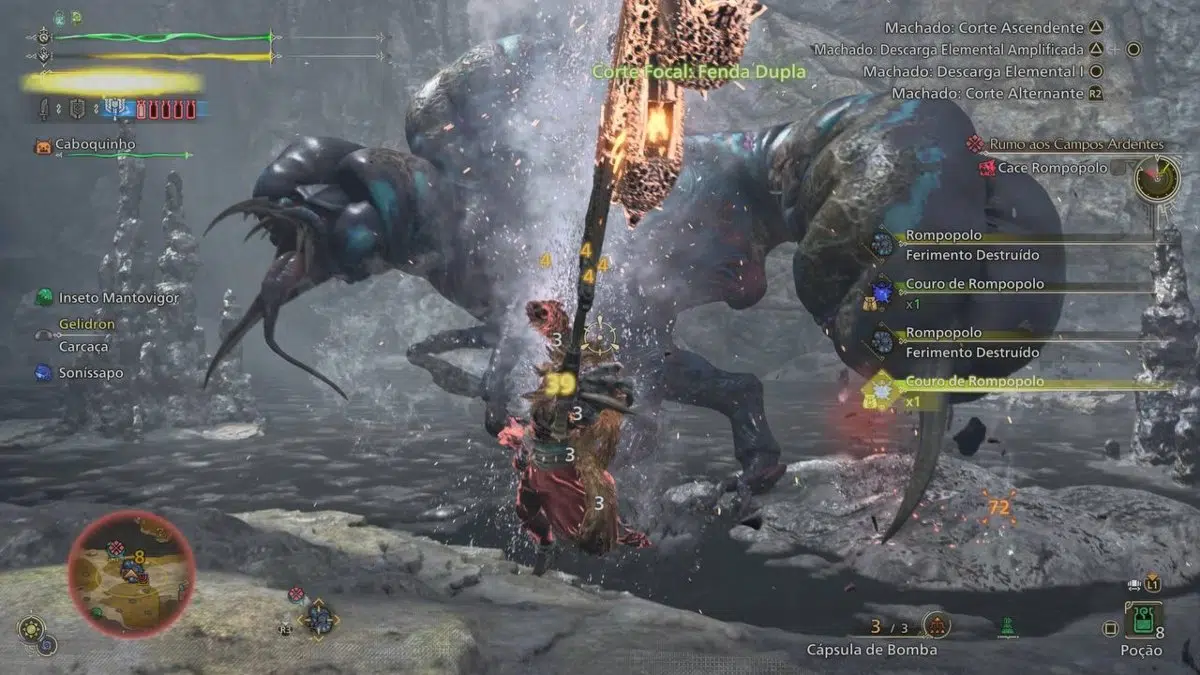
Task: Choose the Cápsula de Bomba ammo icon
Action: [936, 626]
